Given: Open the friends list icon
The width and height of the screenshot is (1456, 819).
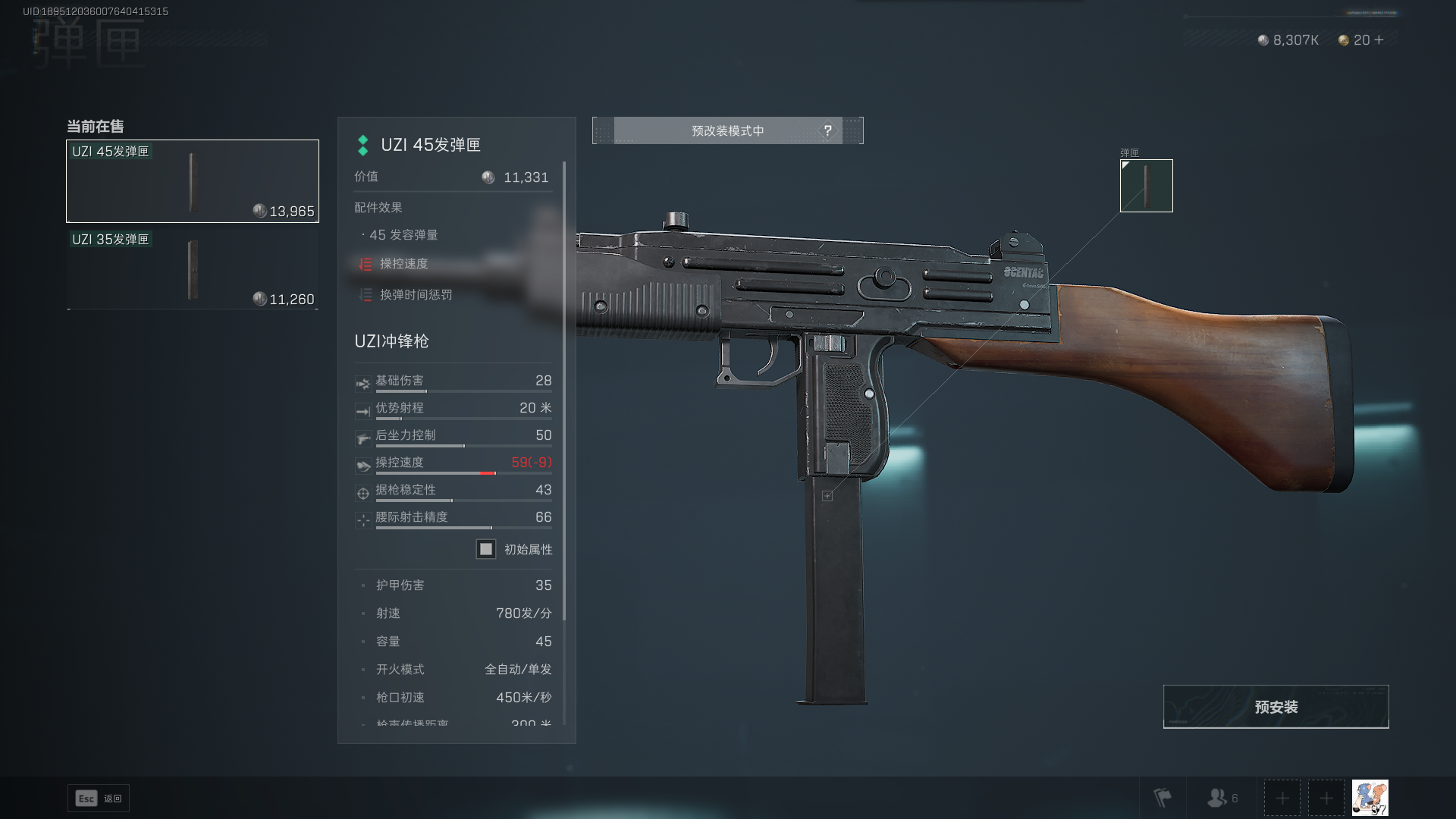Looking at the screenshot, I should pyautogui.click(x=1221, y=798).
